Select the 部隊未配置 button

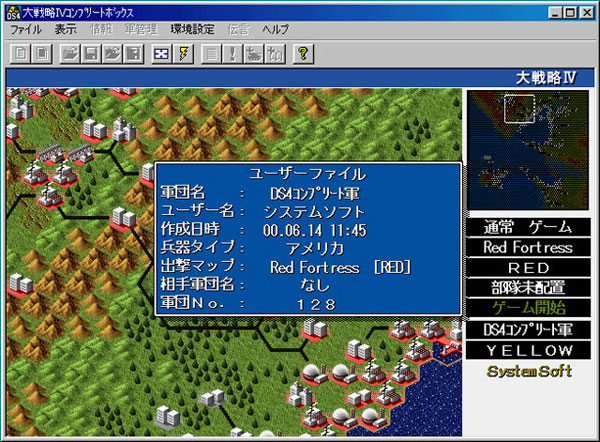[x=527, y=287]
